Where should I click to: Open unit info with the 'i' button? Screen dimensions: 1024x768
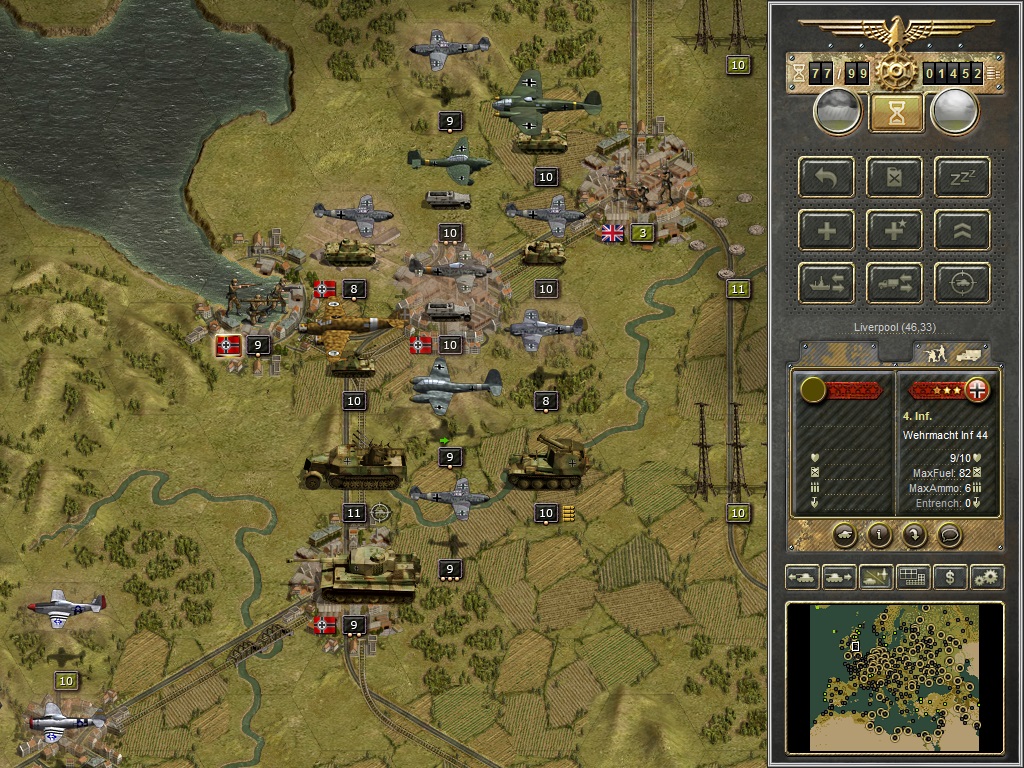click(x=879, y=534)
